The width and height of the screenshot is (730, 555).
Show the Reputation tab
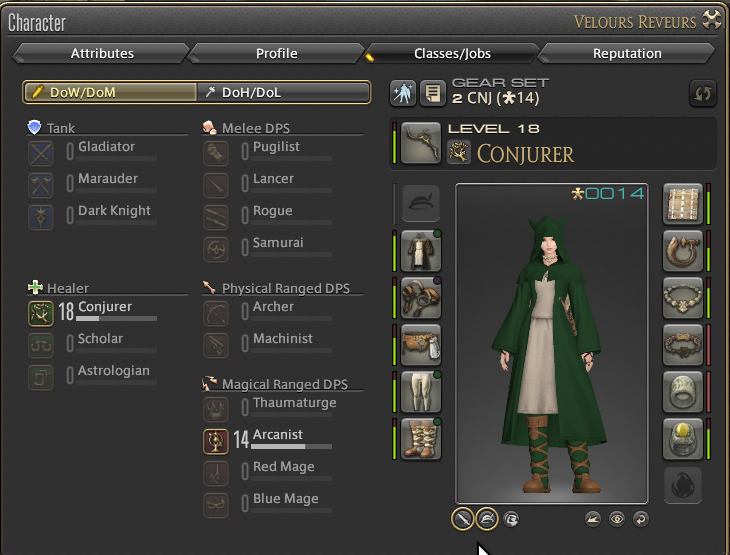pos(627,54)
